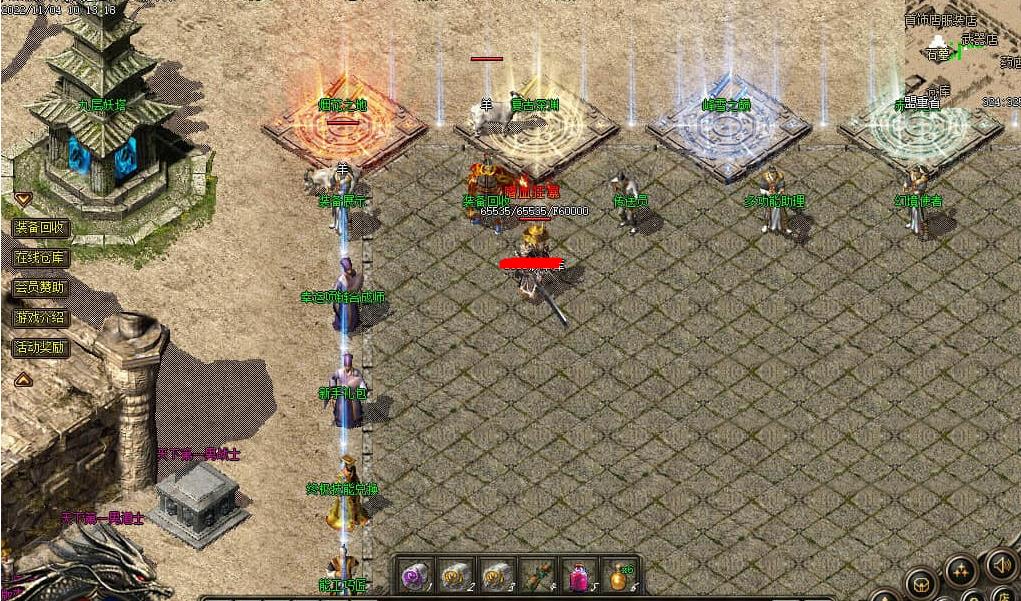Select the staff item in hotbar slot 4
The image size is (1021, 601).
[537, 575]
